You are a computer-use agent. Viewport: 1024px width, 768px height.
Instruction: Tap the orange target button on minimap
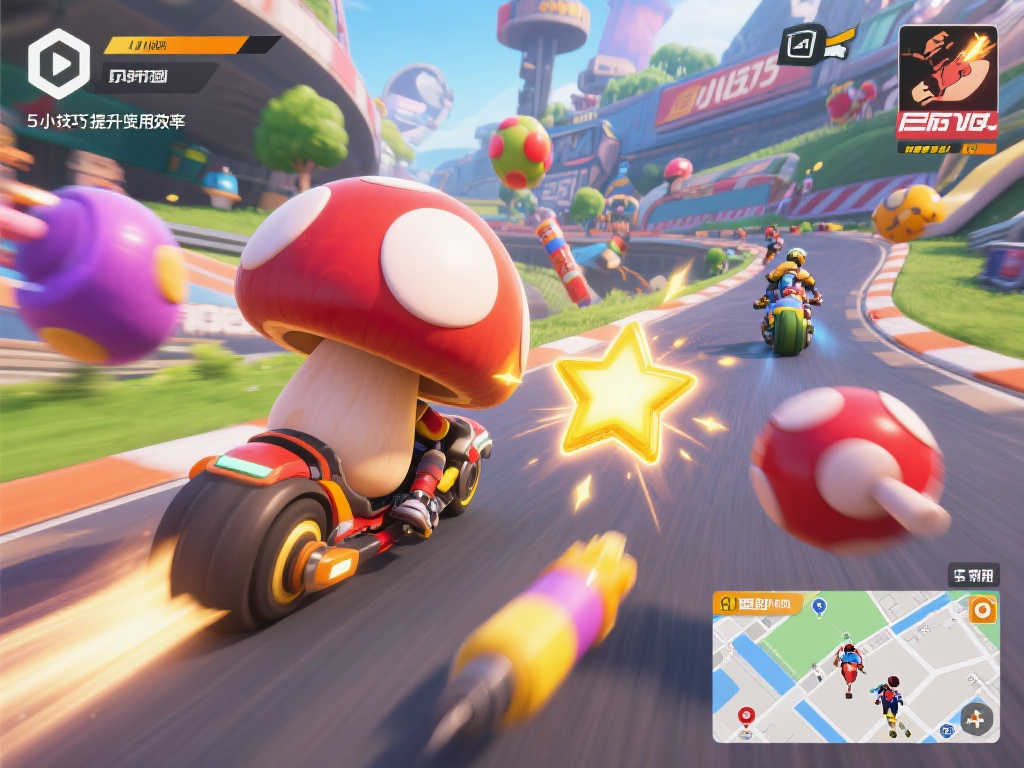(983, 609)
